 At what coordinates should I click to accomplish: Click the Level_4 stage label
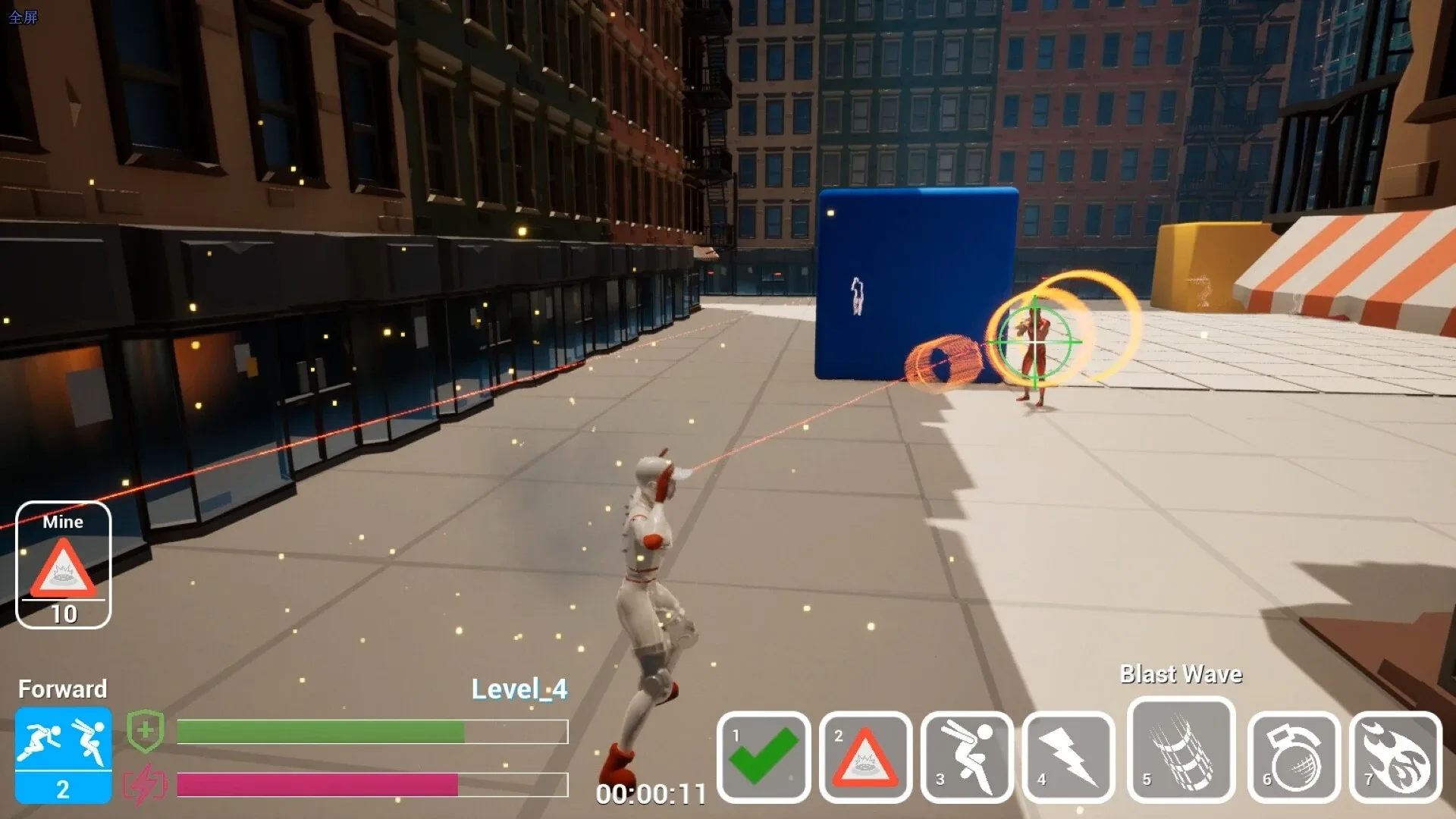(519, 689)
